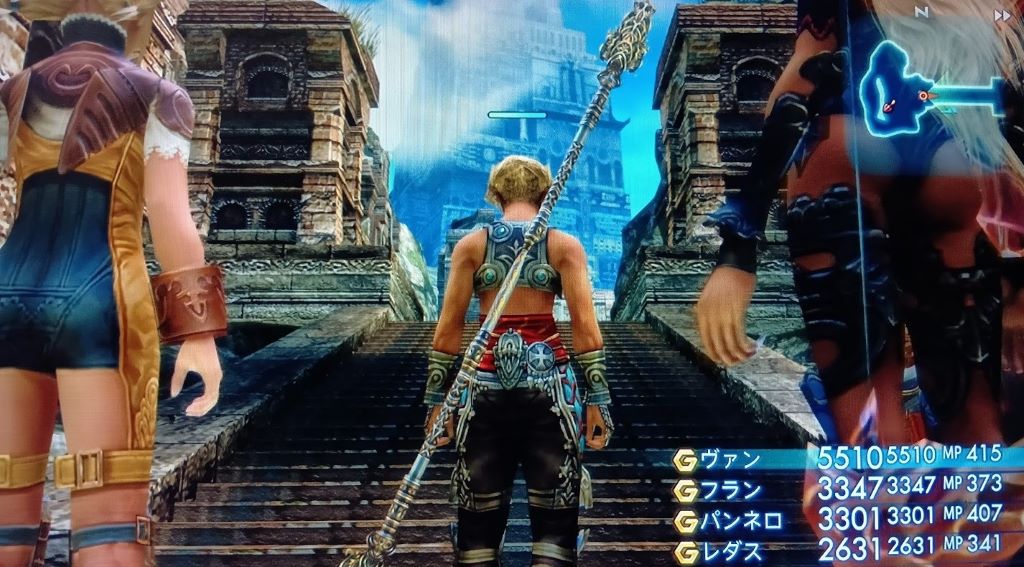Screen dimensions: 1024x567
Task: Choose パンネロ from the party list
Action: [x=738, y=521]
